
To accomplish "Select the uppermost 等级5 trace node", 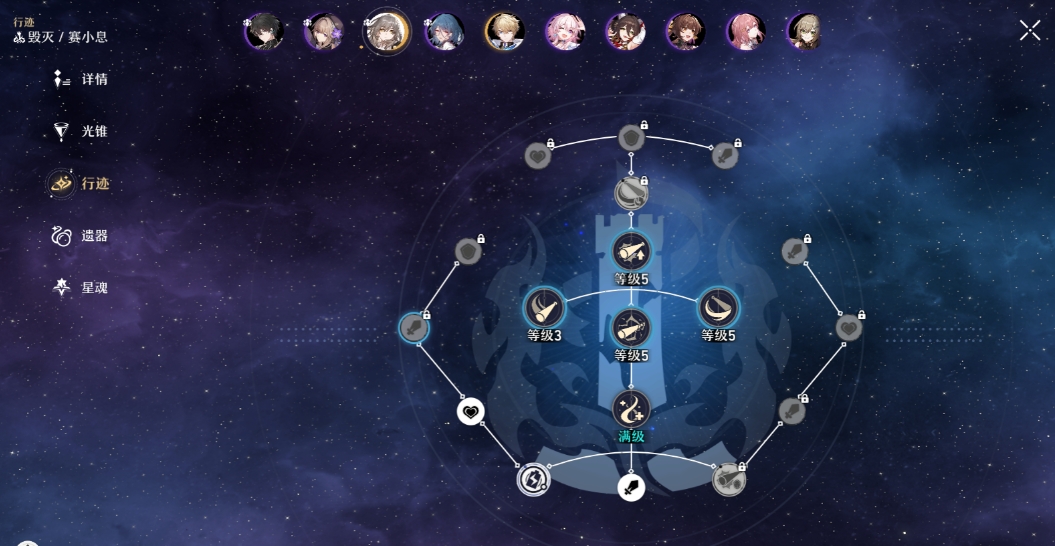I will coord(631,252).
